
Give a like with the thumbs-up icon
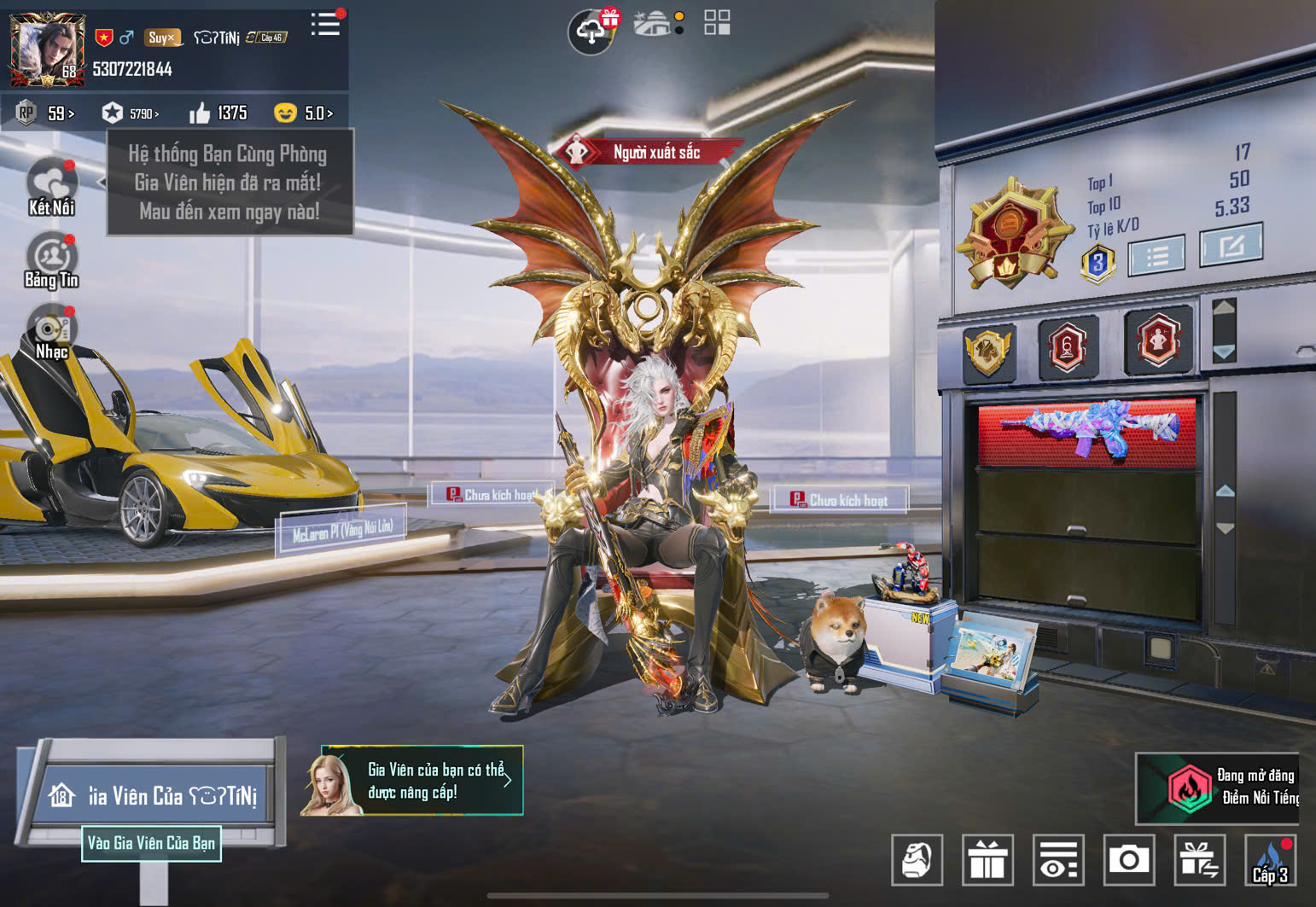200,113
